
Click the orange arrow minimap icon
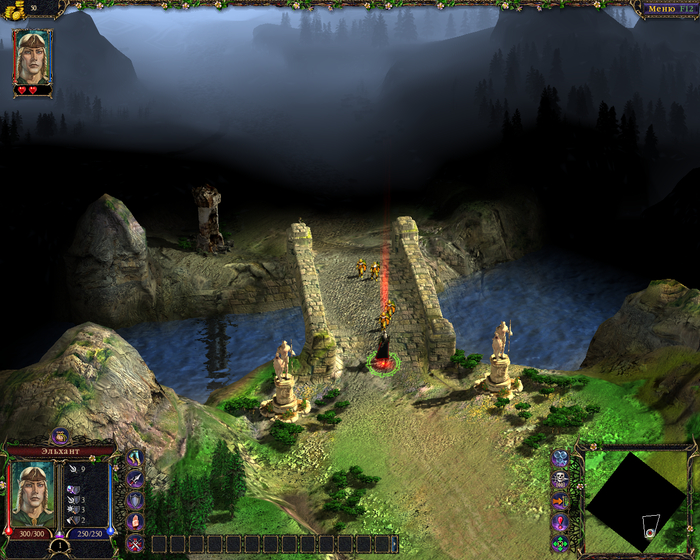pos(560,500)
